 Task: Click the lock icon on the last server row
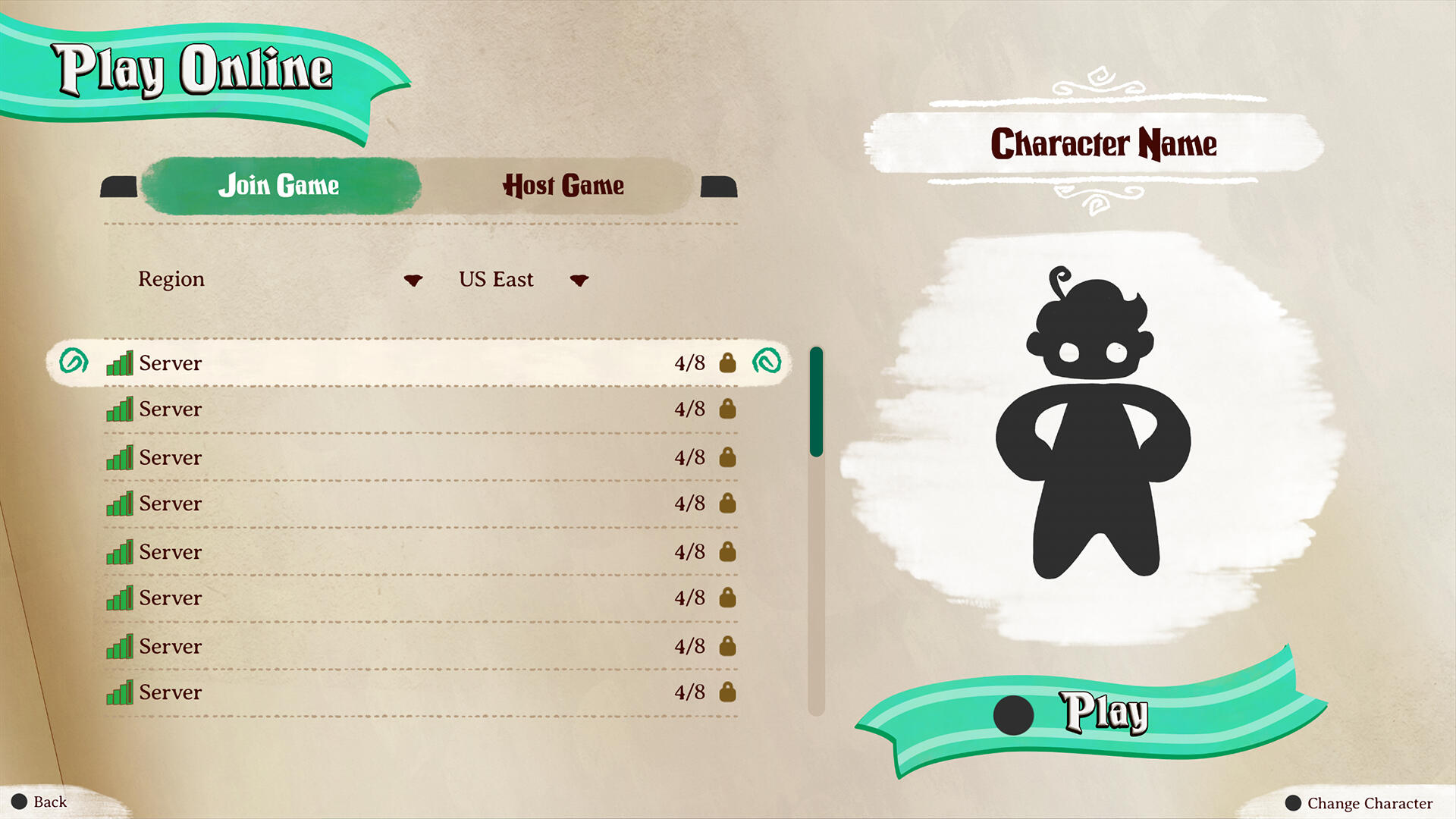coord(726,692)
